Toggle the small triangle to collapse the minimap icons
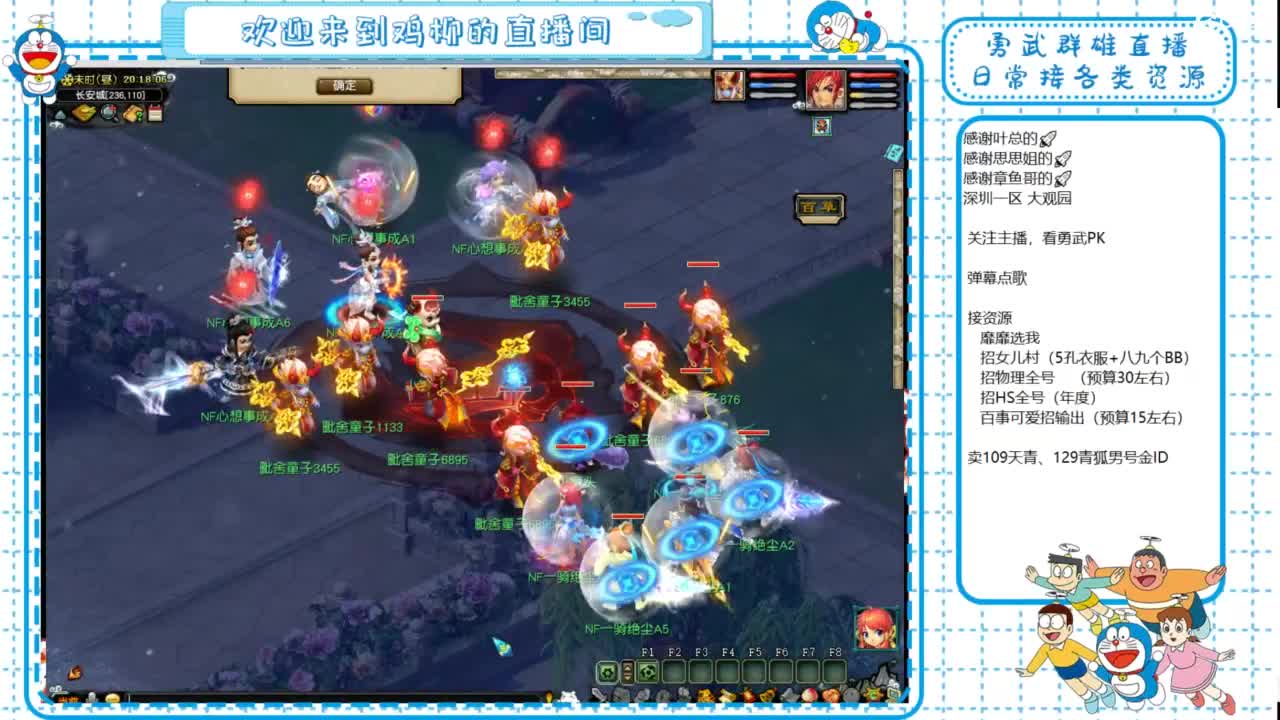The width and height of the screenshot is (1280, 720). pyautogui.click(x=59, y=114)
